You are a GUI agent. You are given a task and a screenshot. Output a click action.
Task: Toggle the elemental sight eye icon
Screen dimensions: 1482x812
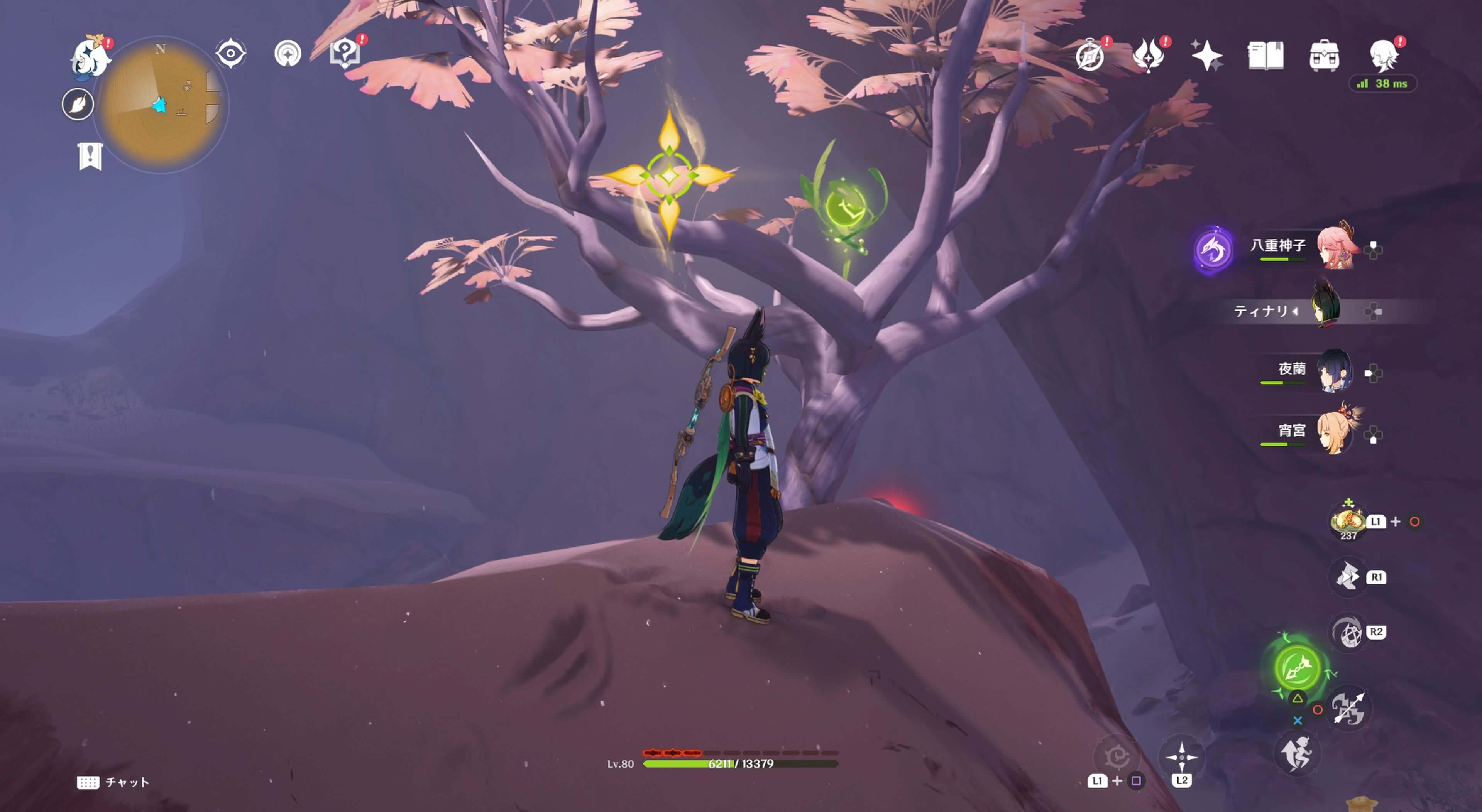tap(231, 54)
